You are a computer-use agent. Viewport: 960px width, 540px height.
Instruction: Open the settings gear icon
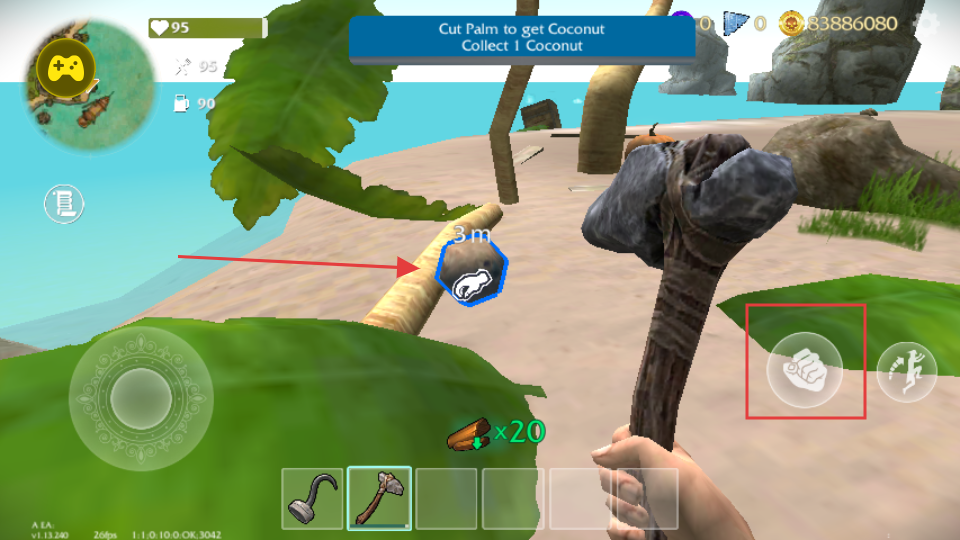pos(932,22)
